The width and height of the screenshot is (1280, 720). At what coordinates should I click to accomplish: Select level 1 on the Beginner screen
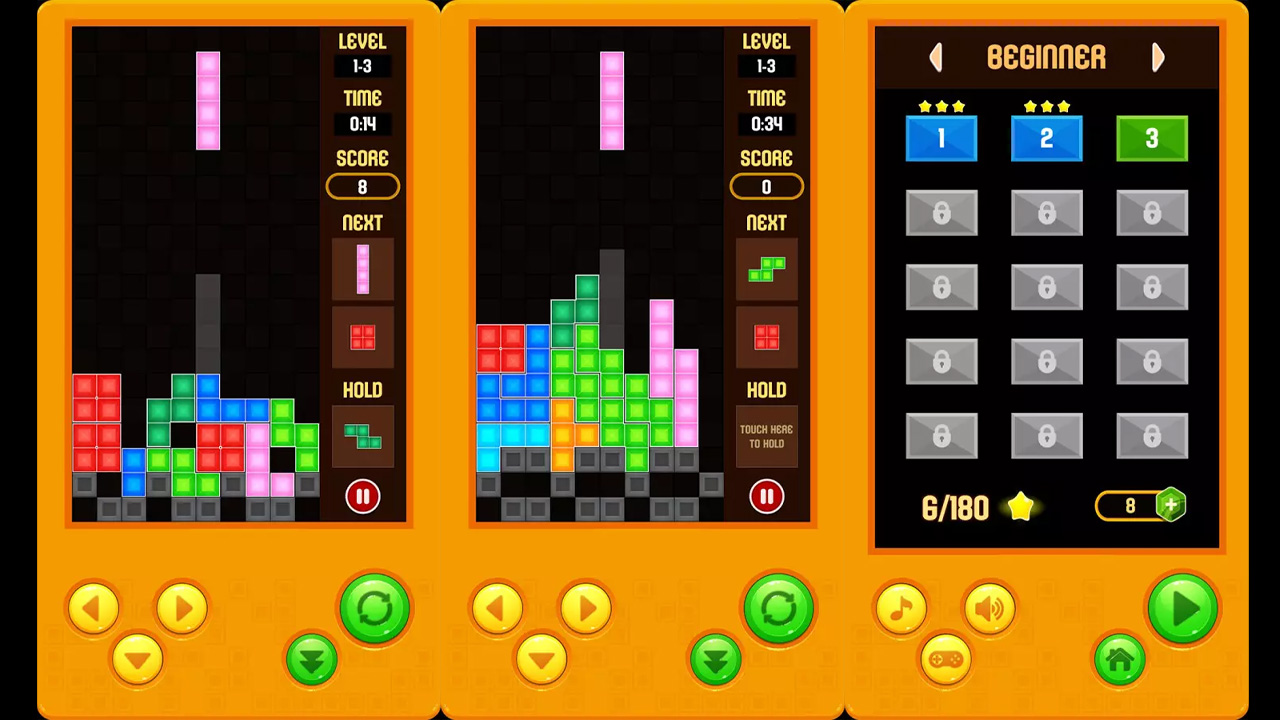[941, 138]
